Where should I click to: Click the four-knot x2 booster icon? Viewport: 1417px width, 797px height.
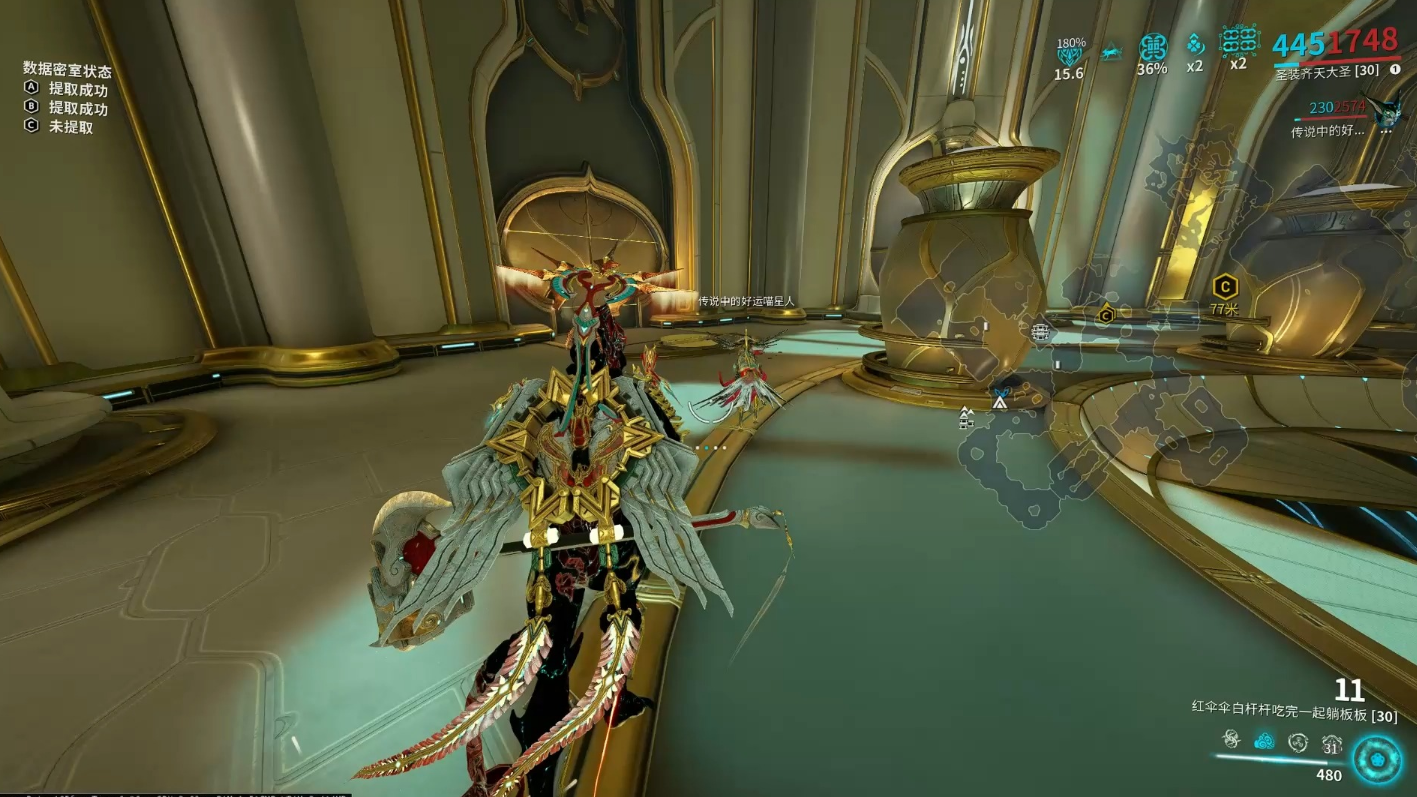(1238, 42)
